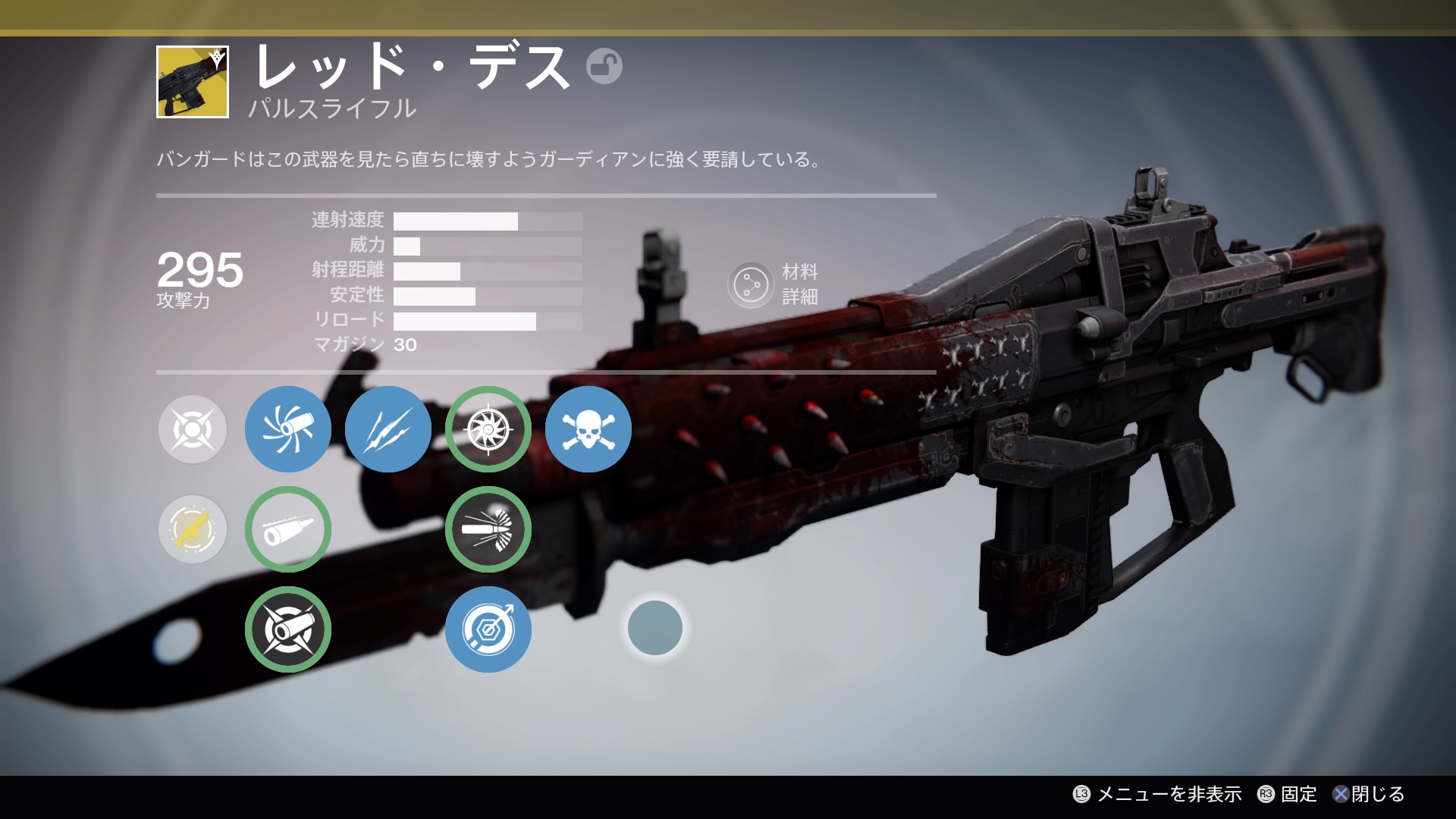Choose the claw slash perk node

click(388, 429)
